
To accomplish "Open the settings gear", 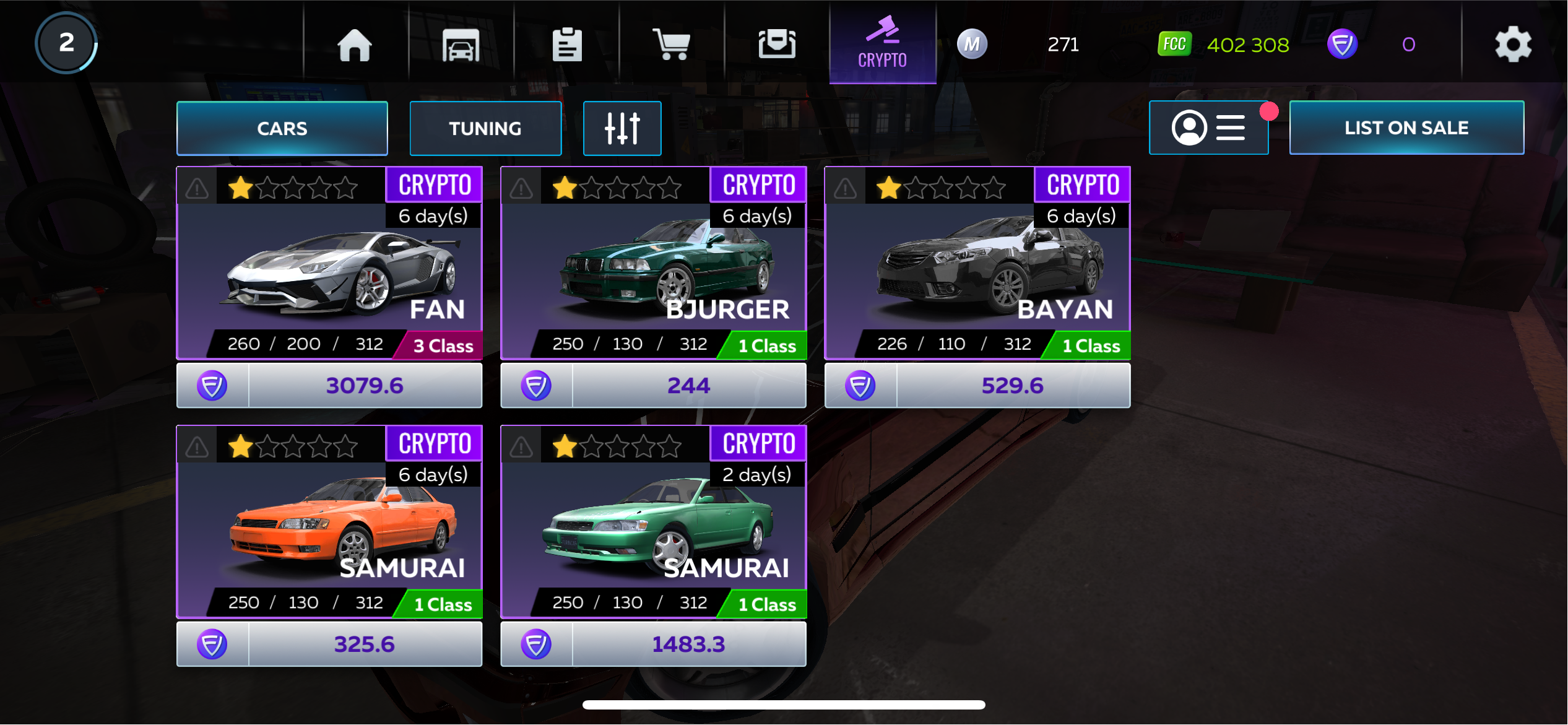I will click(x=1513, y=45).
